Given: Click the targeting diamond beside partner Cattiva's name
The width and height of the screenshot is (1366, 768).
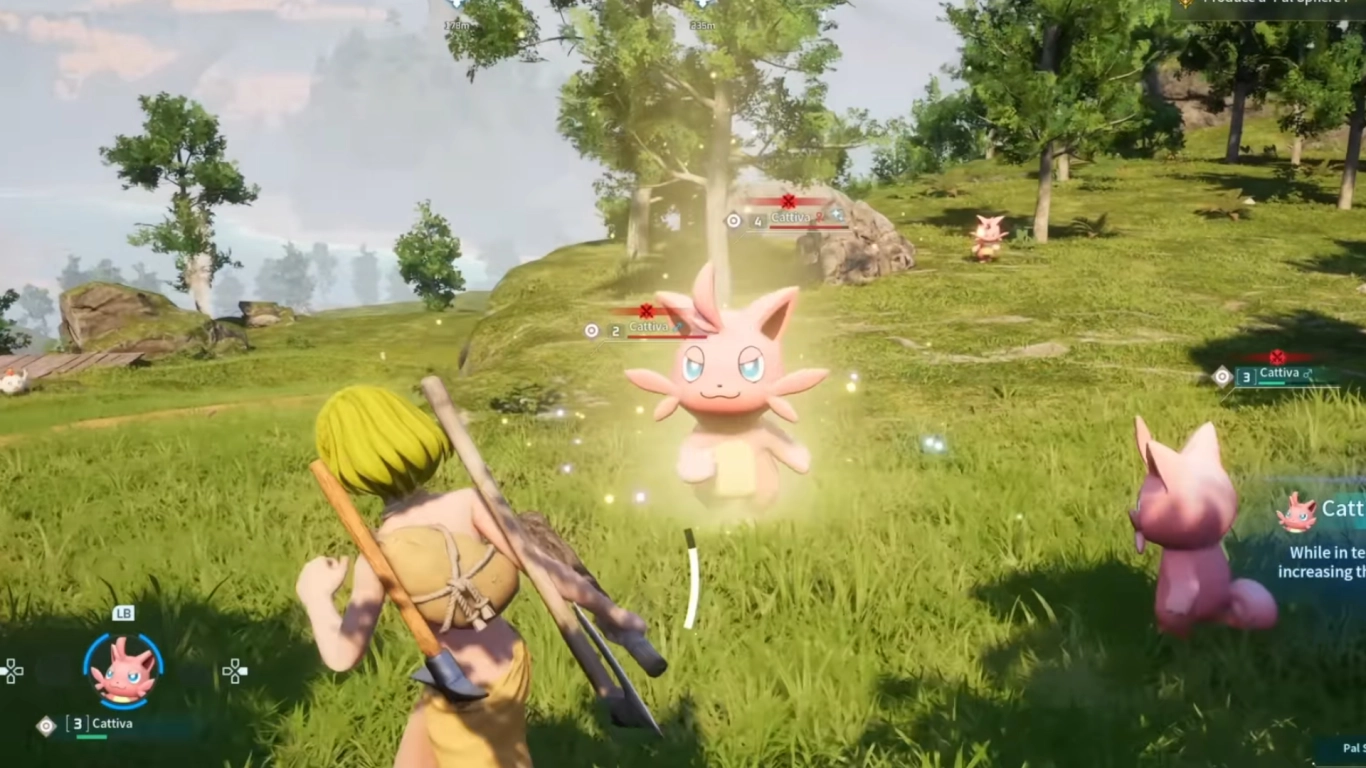Looking at the screenshot, I should (45, 725).
